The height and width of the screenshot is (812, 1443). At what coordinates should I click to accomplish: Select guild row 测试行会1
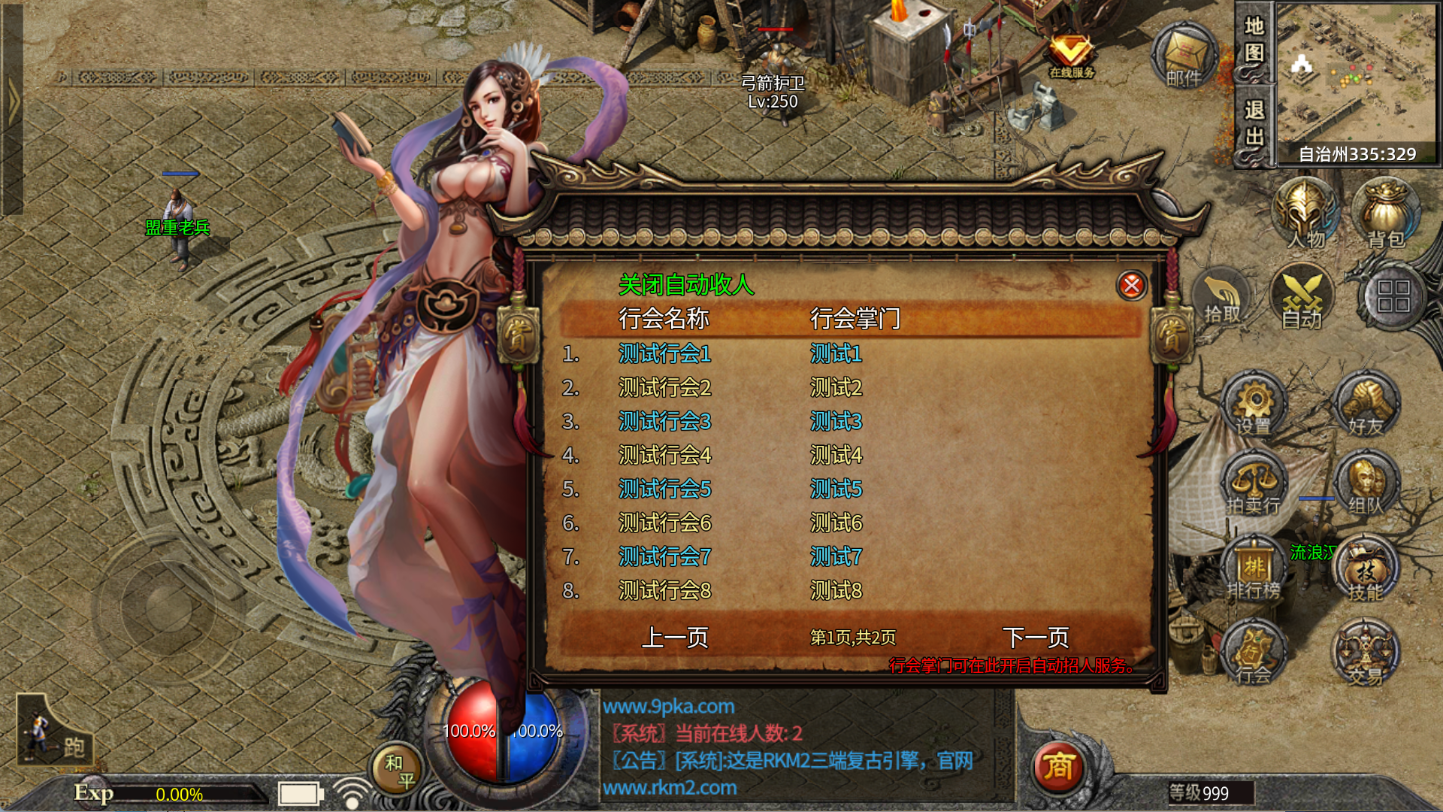pos(665,354)
